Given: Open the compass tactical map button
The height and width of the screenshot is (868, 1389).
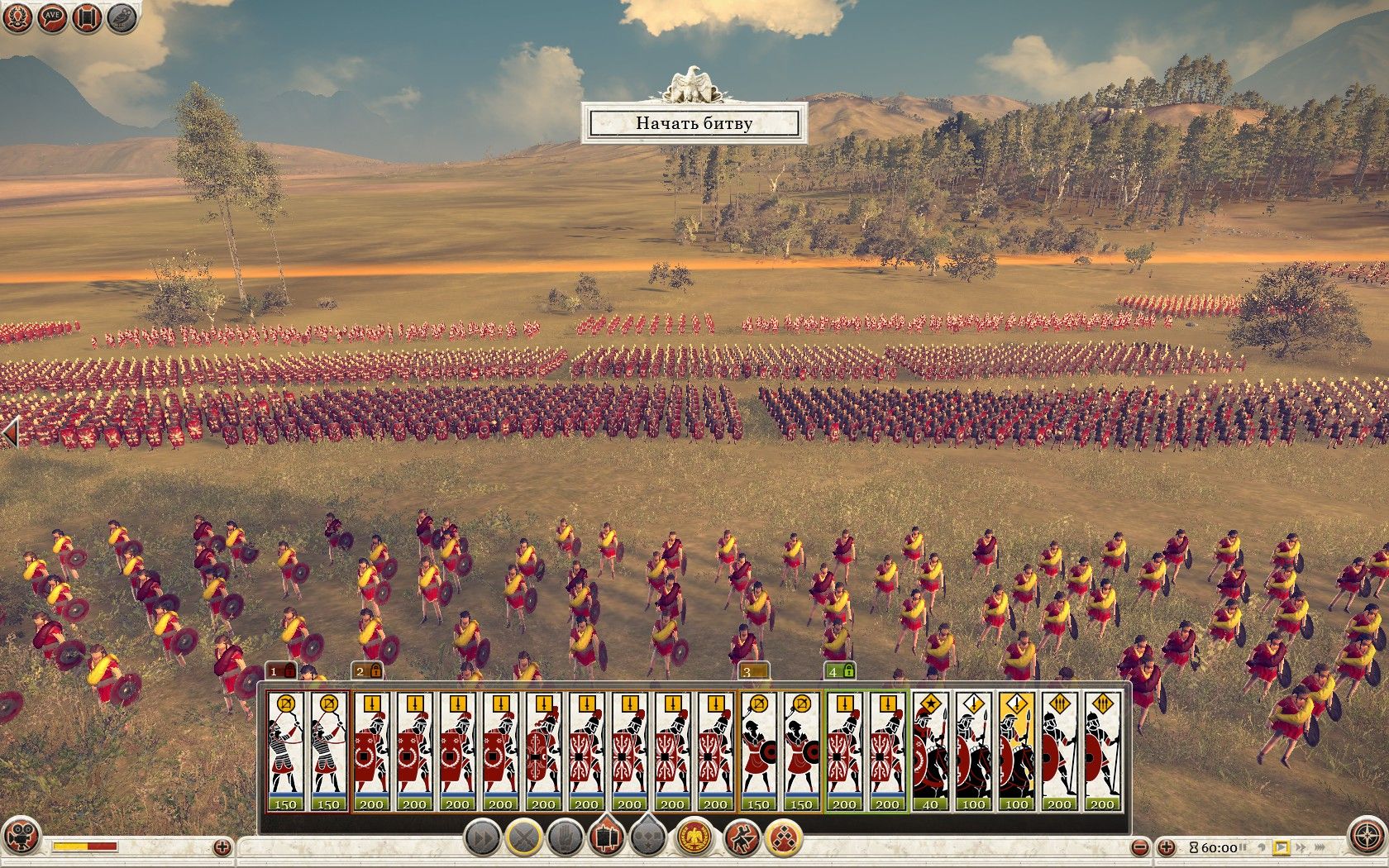Looking at the screenshot, I should click(x=1365, y=837).
